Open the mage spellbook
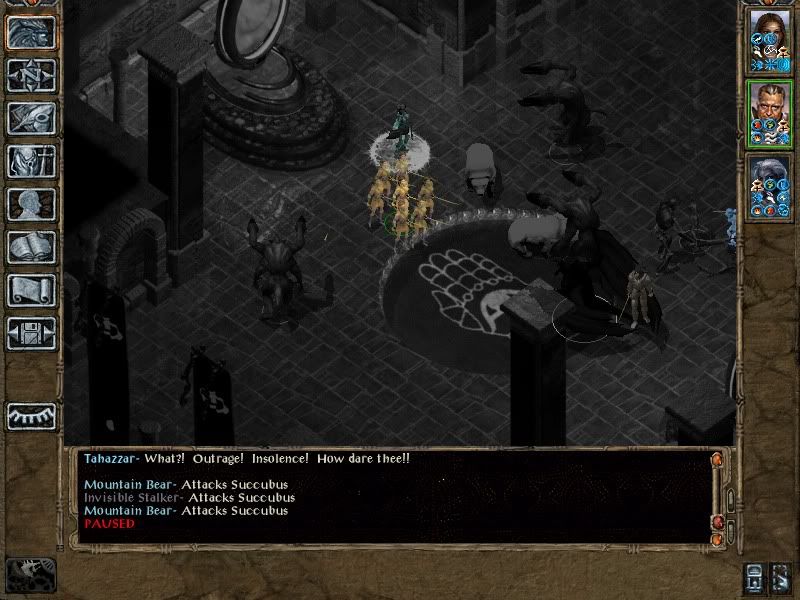 pos(31,247)
